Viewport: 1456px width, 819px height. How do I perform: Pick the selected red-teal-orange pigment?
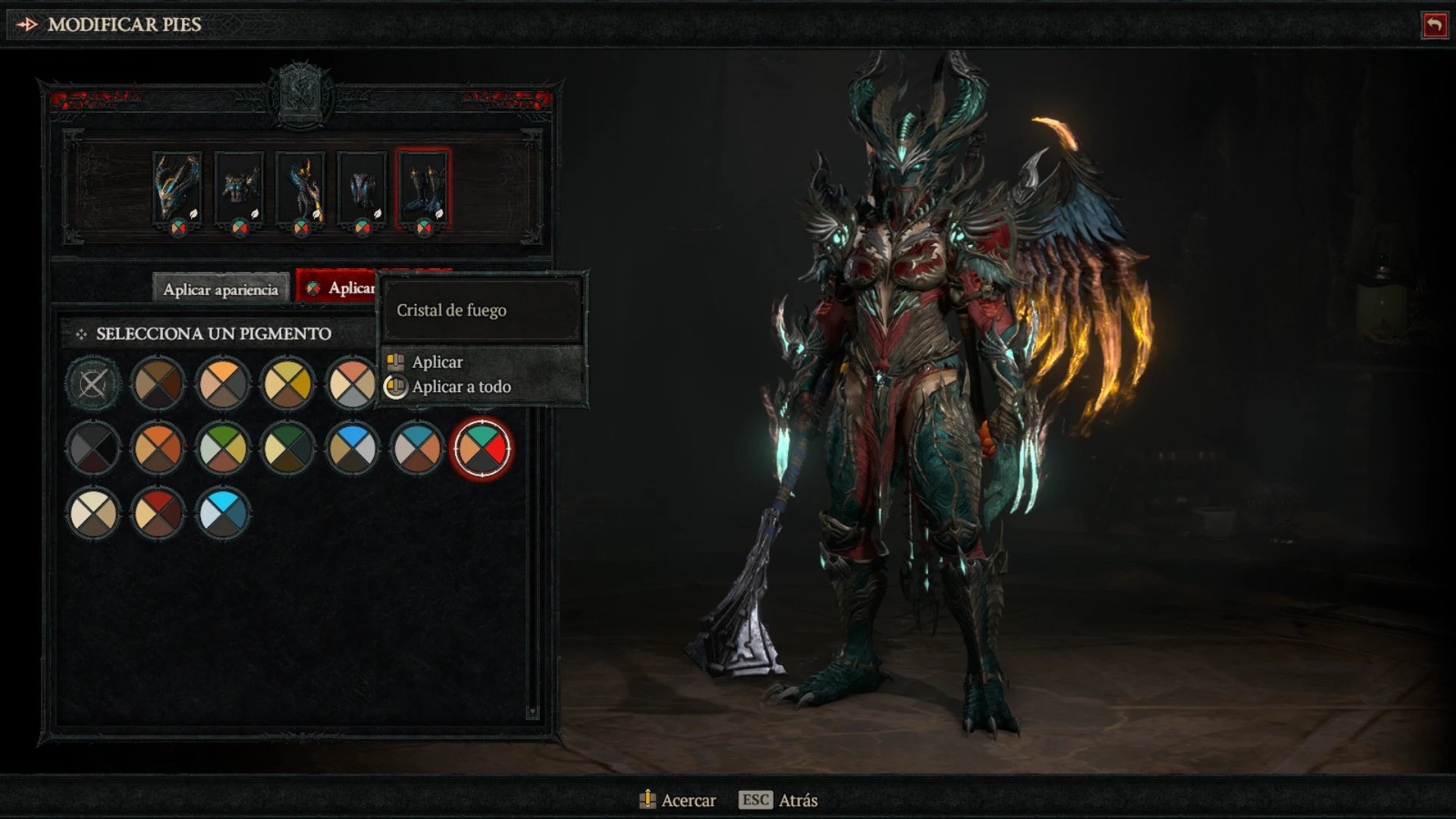coord(482,449)
